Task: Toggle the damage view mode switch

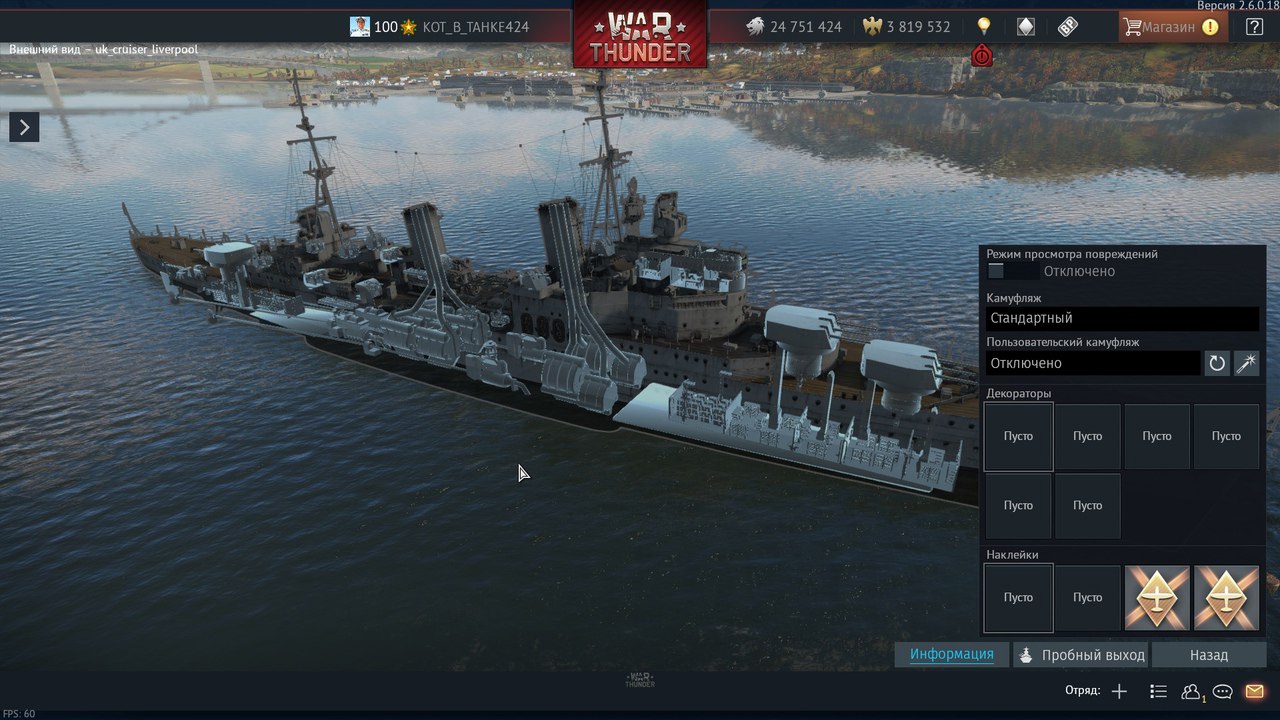Action: (1008, 271)
